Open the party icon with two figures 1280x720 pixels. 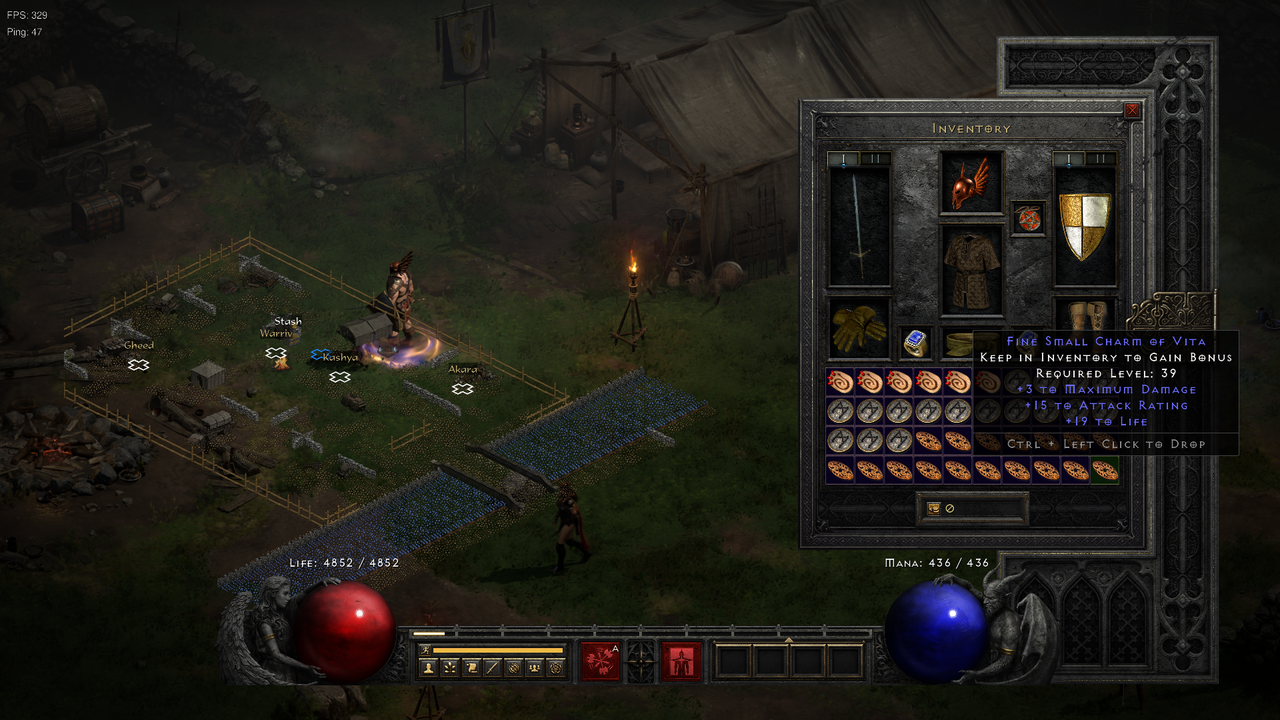point(532,667)
